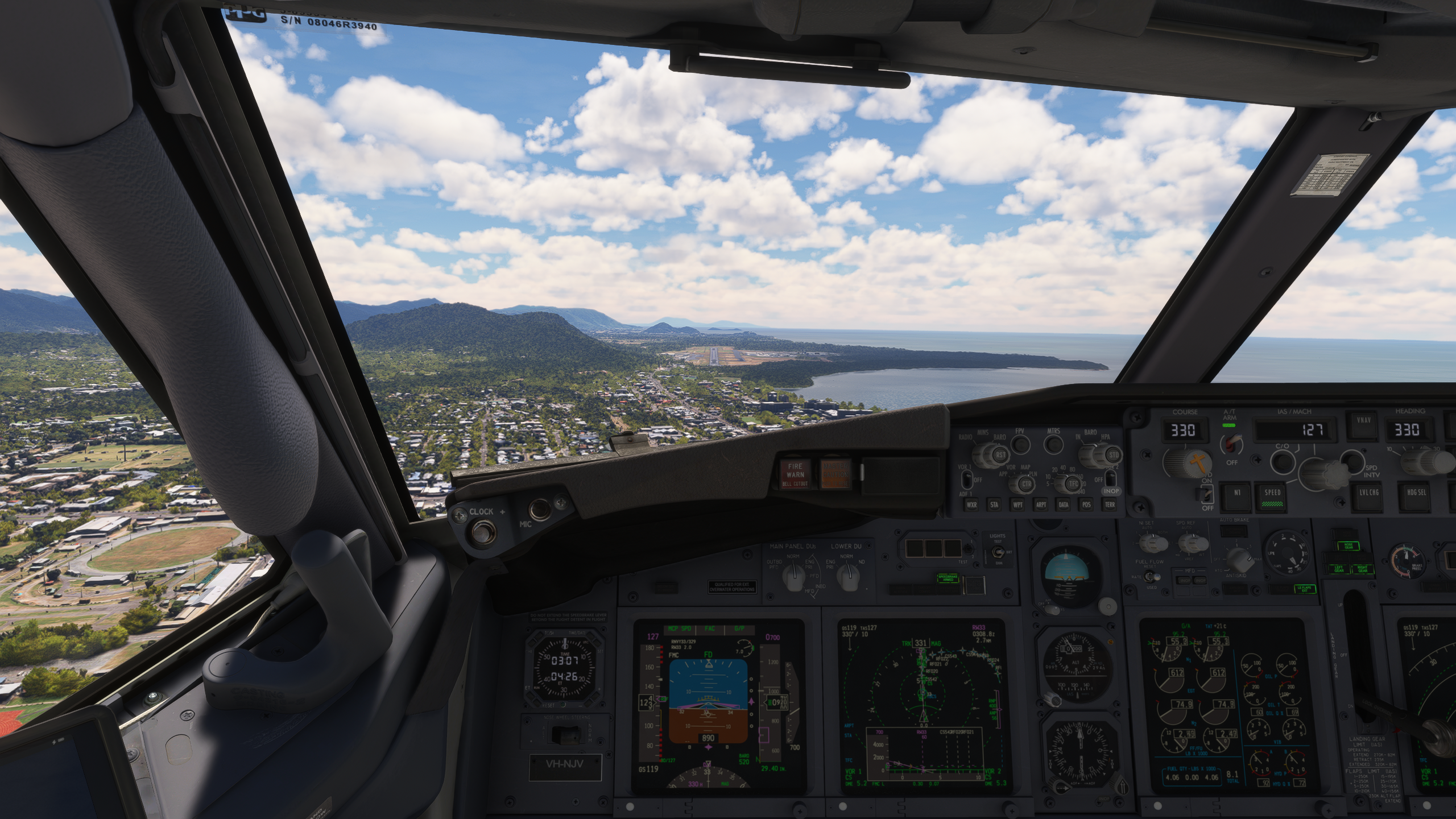This screenshot has width=1456, height=819.
Task: Flip the A/T ARM switch
Action: (1231, 443)
